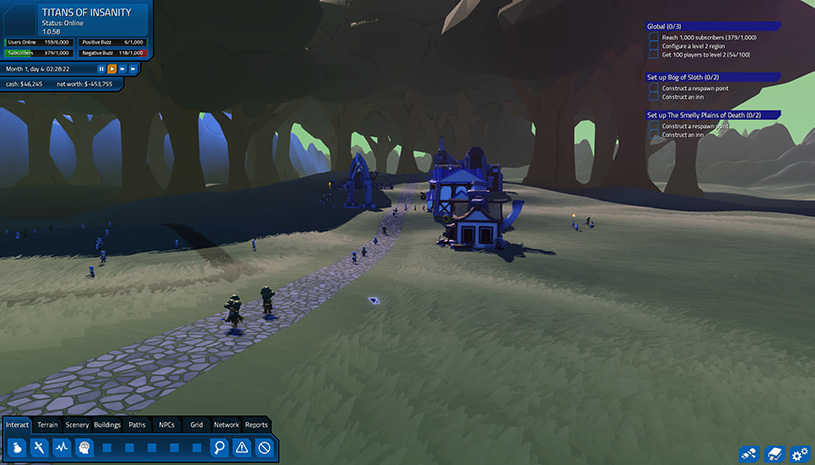Choose the head with brain tool

click(x=84, y=448)
